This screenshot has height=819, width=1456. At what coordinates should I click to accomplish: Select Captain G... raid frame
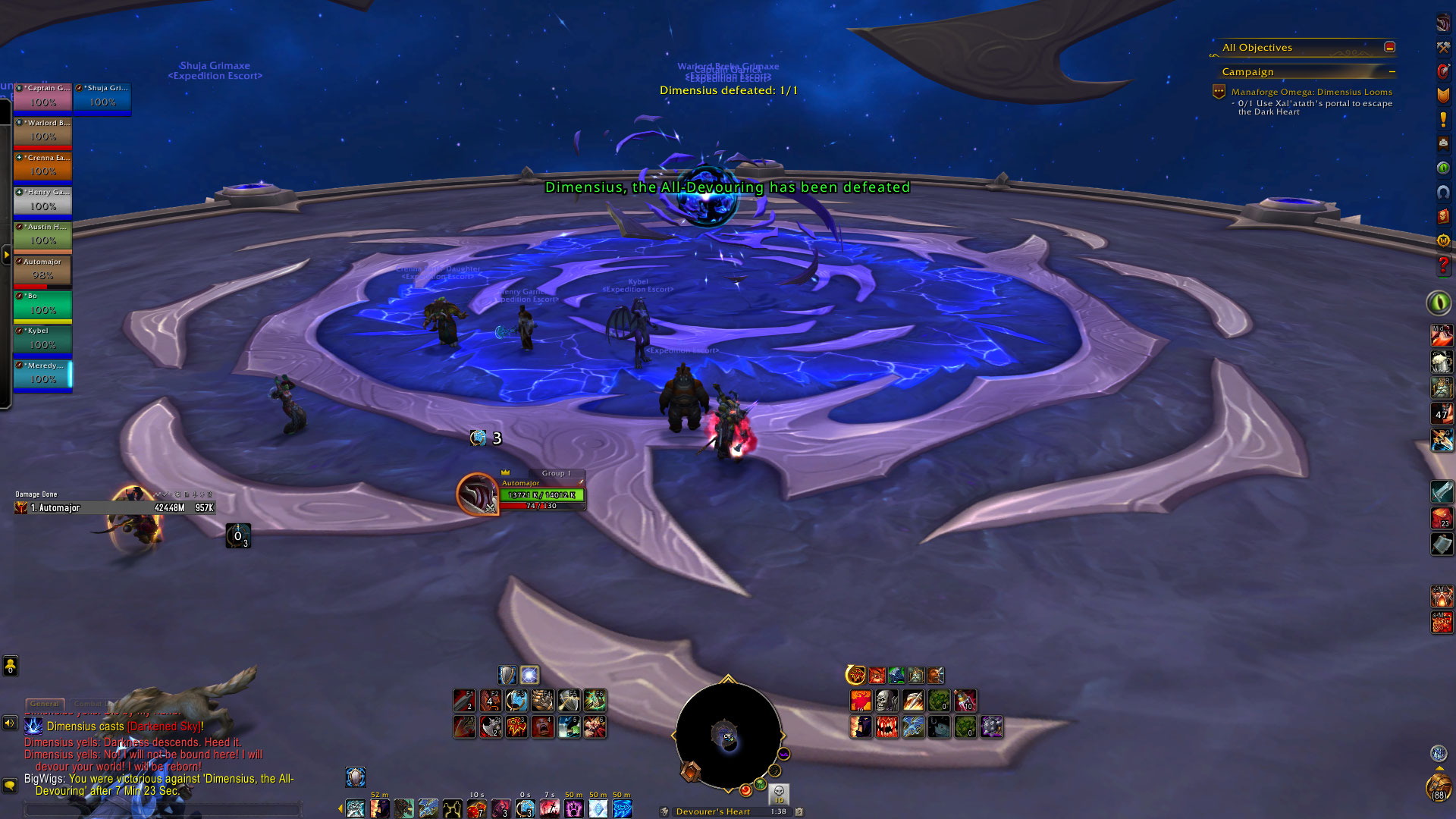(42, 97)
